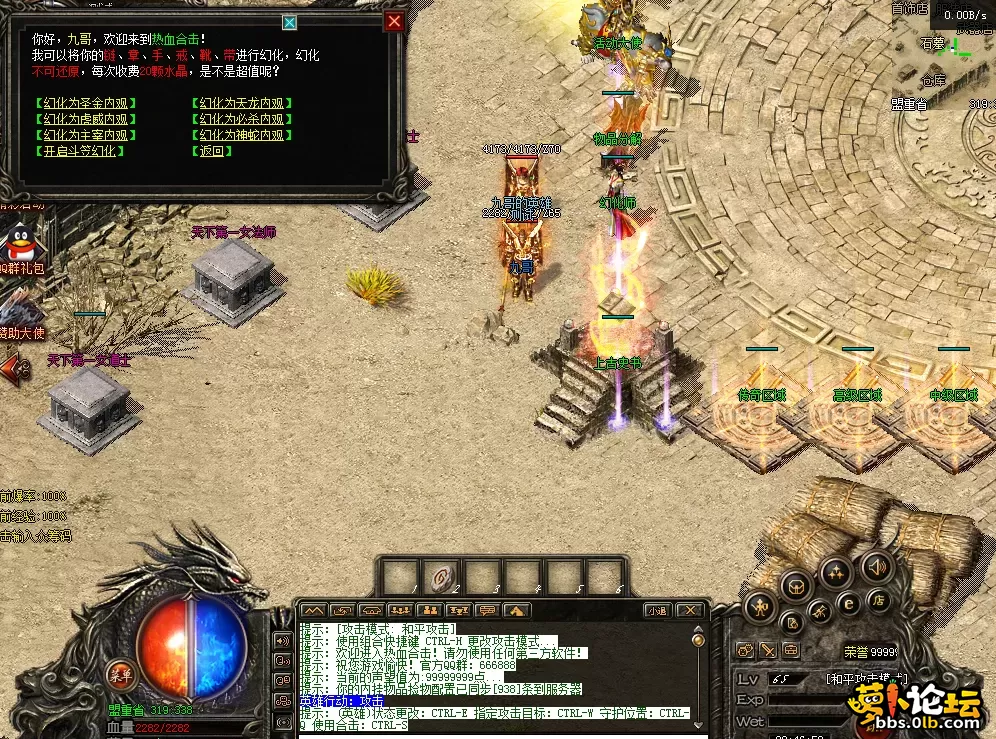
Task: Toggle the sound speaker round button
Action: pyautogui.click(x=875, y=566)
